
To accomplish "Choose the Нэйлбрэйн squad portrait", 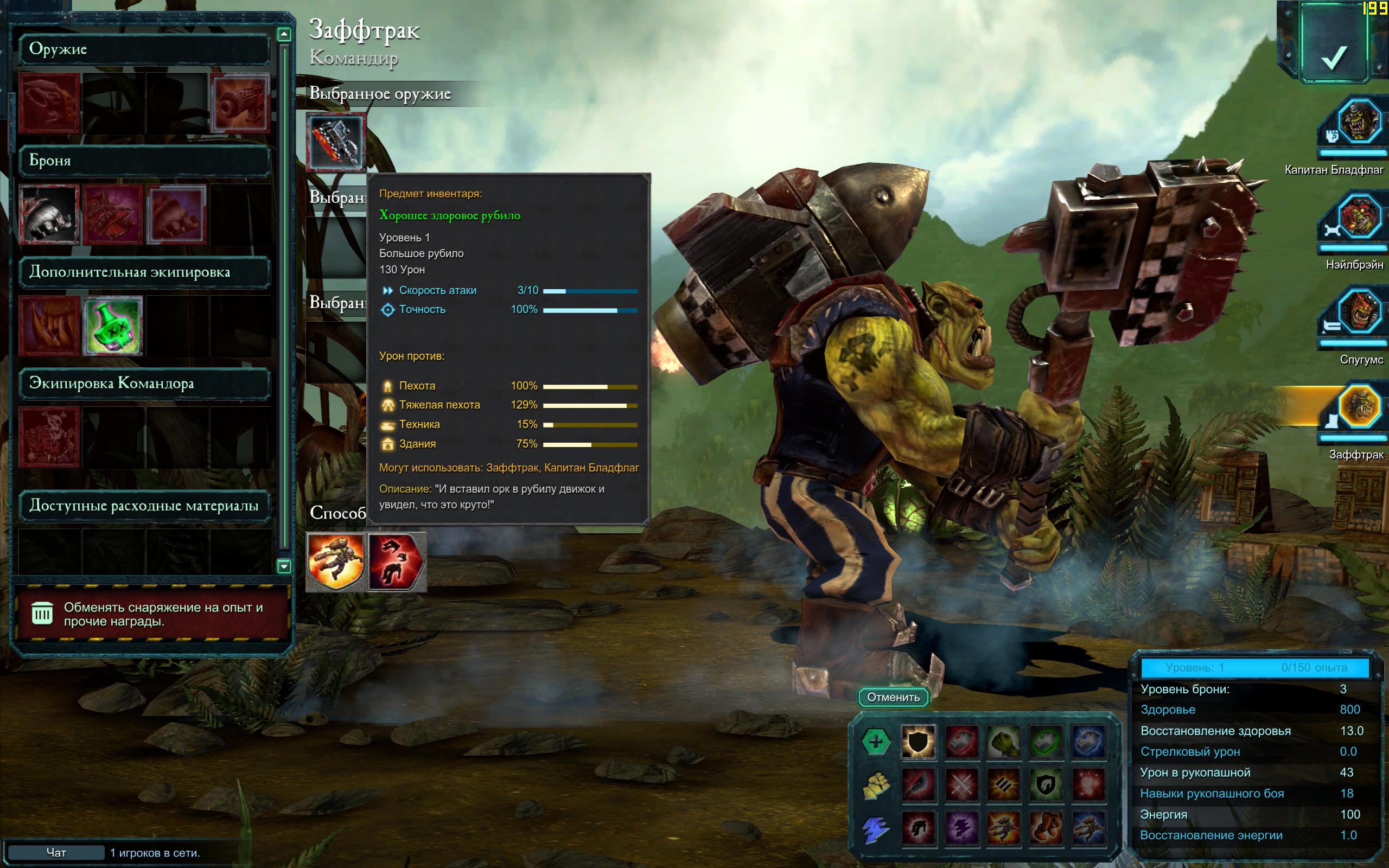I will pos(1359,218).
